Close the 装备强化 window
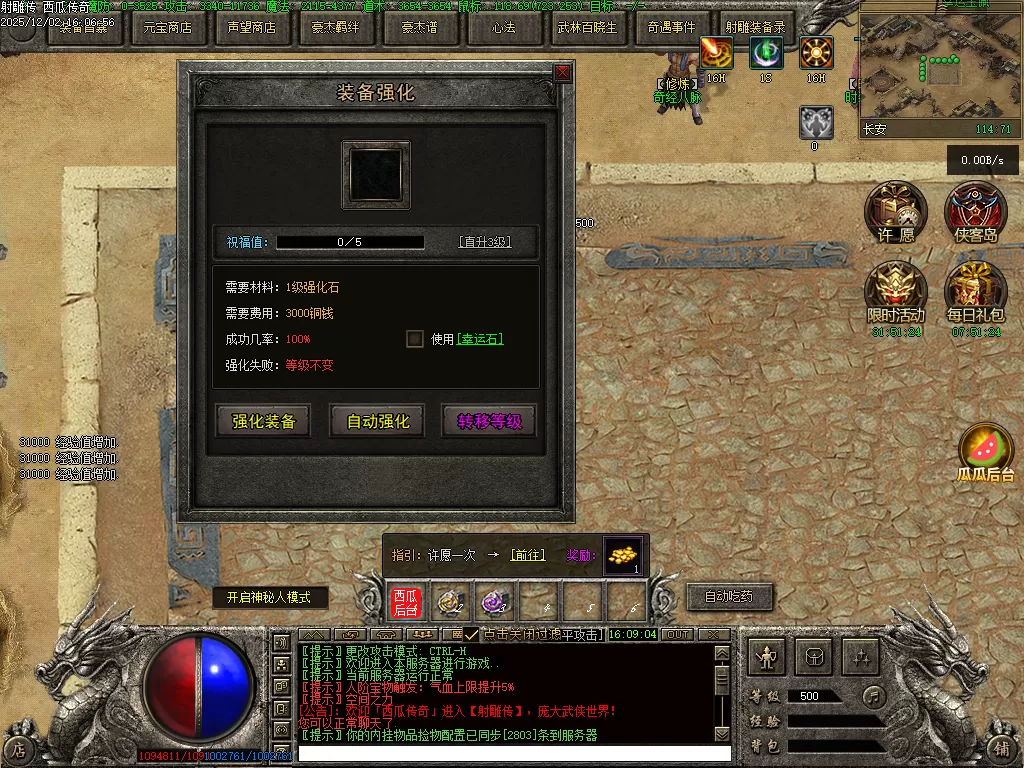Image resolution: width=1024 pixels, height=768 pixels. [x=563, y=72]
